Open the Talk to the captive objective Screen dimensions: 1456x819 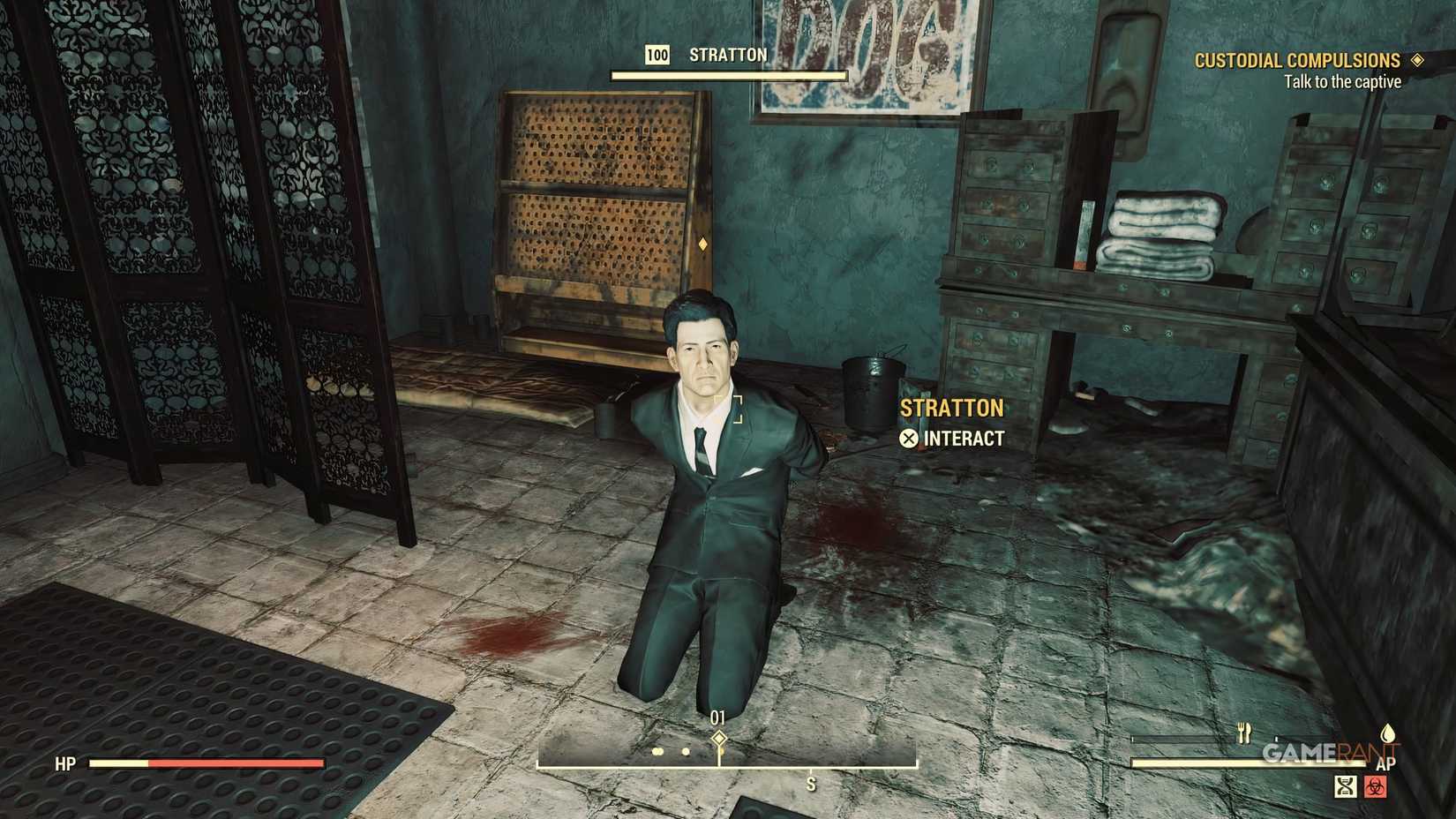point(1342,80)
